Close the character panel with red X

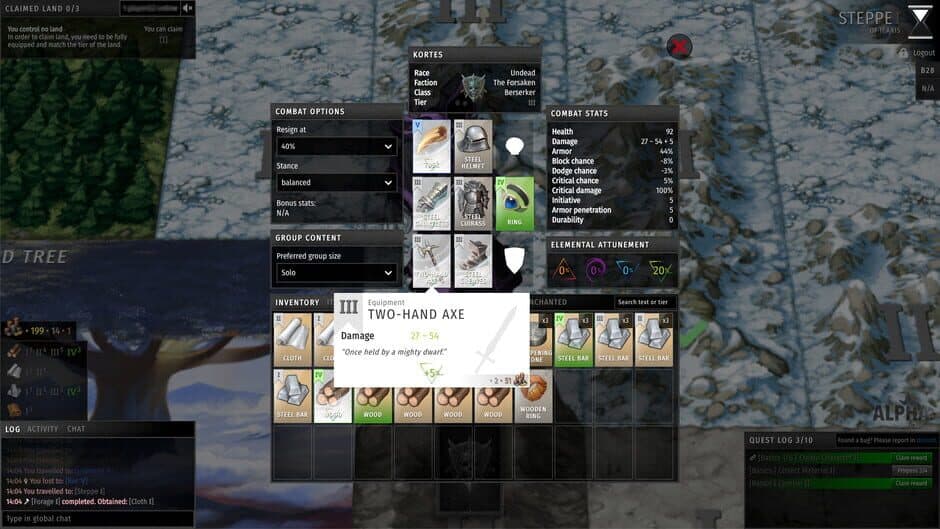679,46
